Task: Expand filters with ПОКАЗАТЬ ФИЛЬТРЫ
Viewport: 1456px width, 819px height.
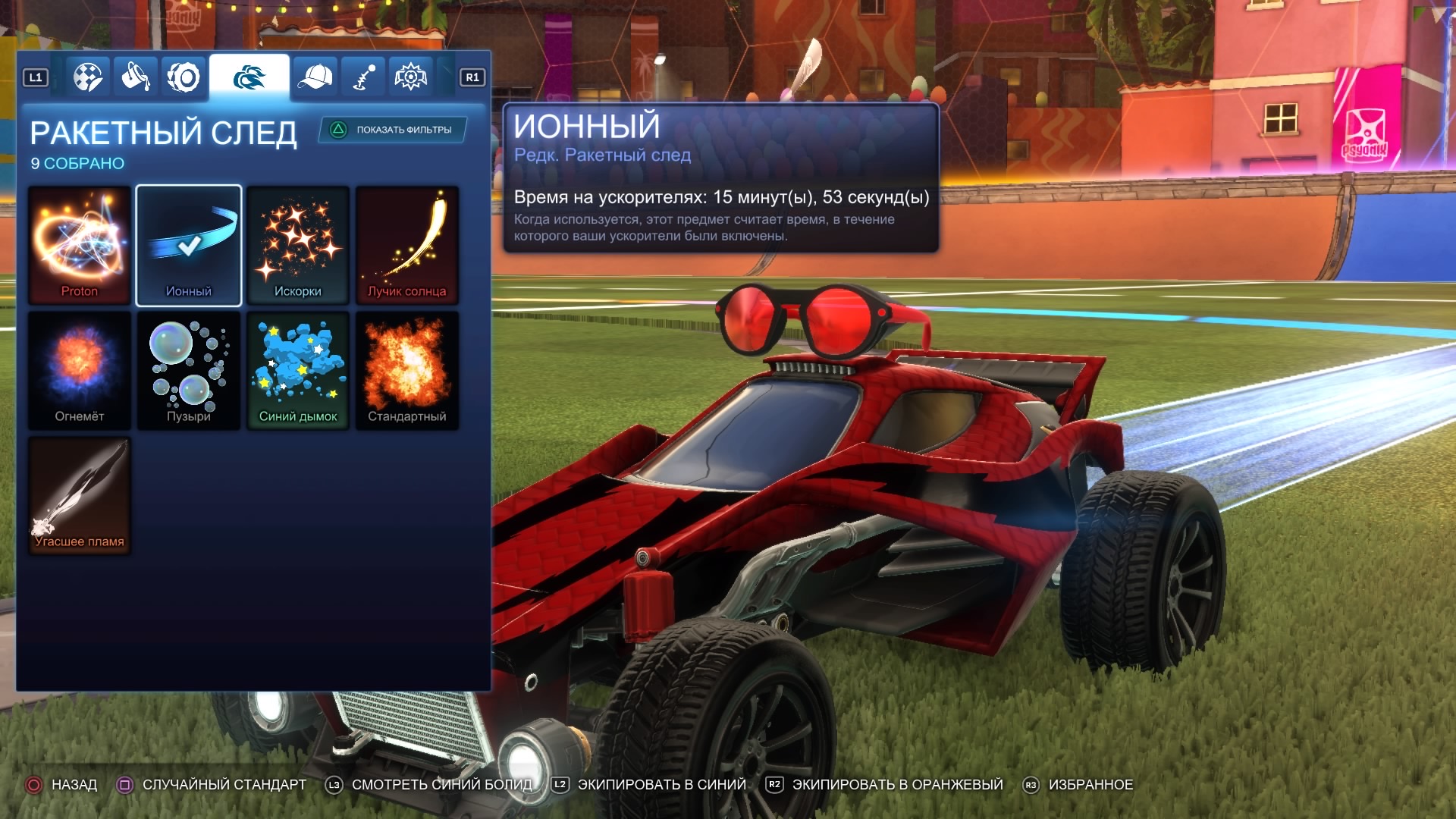Action: pos(391,129)
